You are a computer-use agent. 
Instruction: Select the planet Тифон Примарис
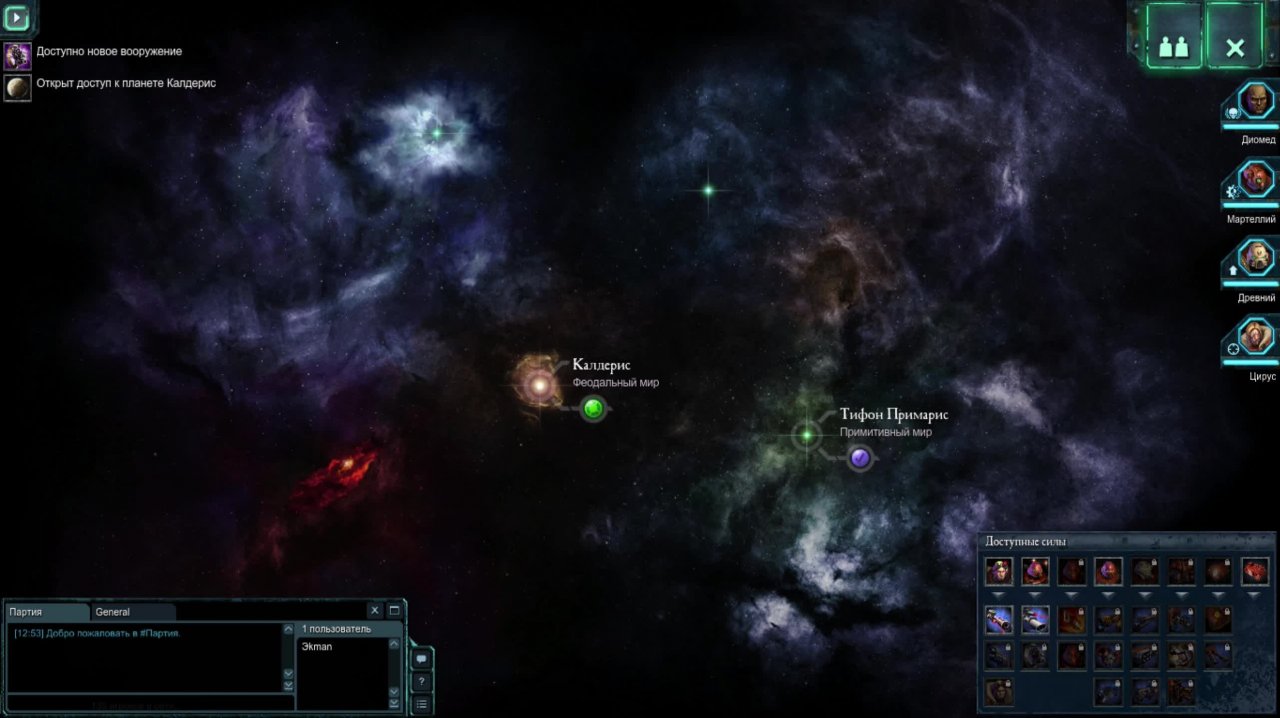807,435
